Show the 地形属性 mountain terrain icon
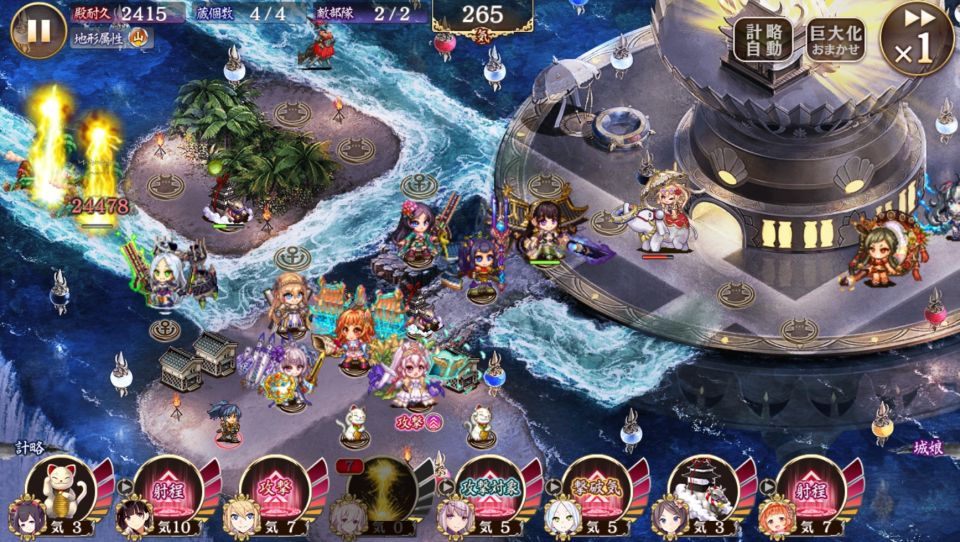The image size is (960, 542). point(139,39)
